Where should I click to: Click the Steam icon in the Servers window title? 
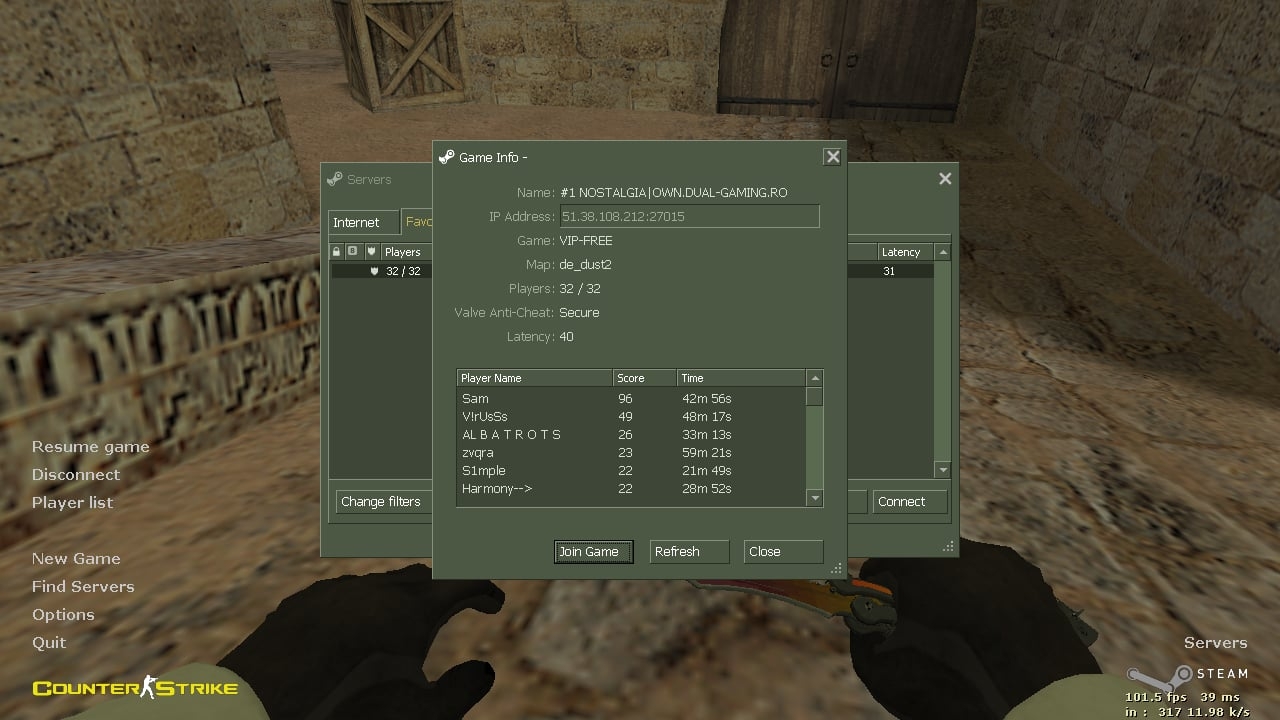(x=335, y=179)
